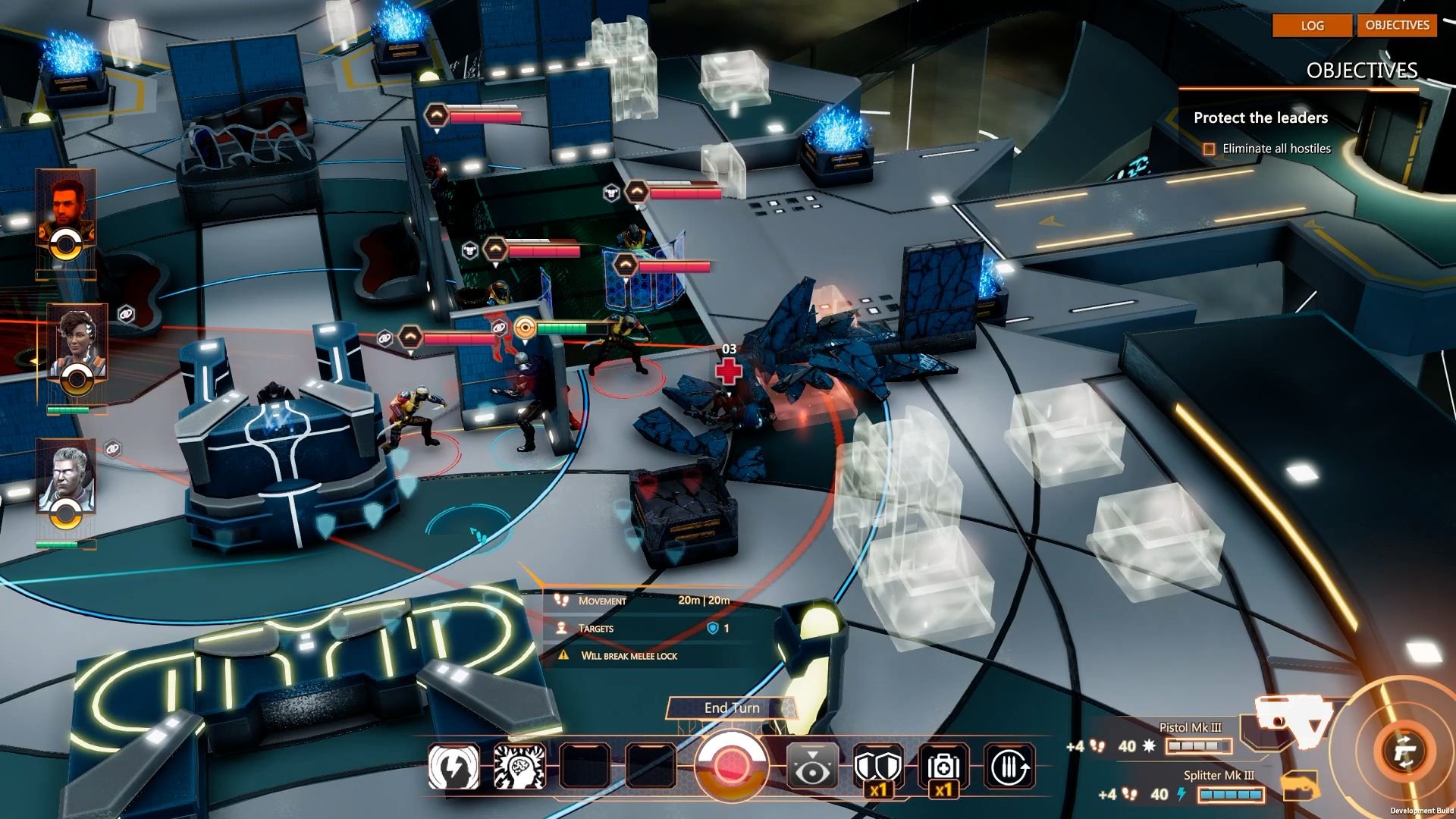Open the Log panel

1312,25
